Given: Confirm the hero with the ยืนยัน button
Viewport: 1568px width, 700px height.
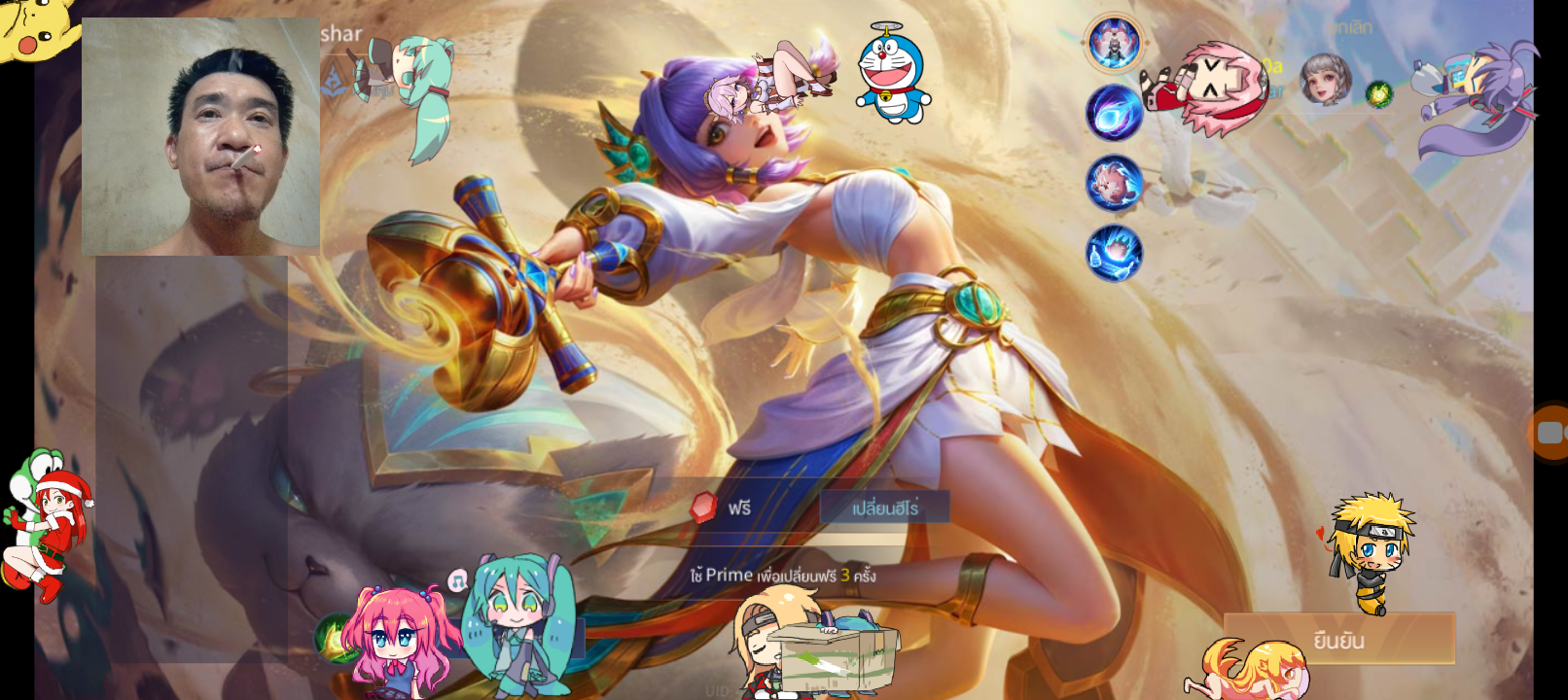Looking at the screenshot, I should coord(1339,640).
